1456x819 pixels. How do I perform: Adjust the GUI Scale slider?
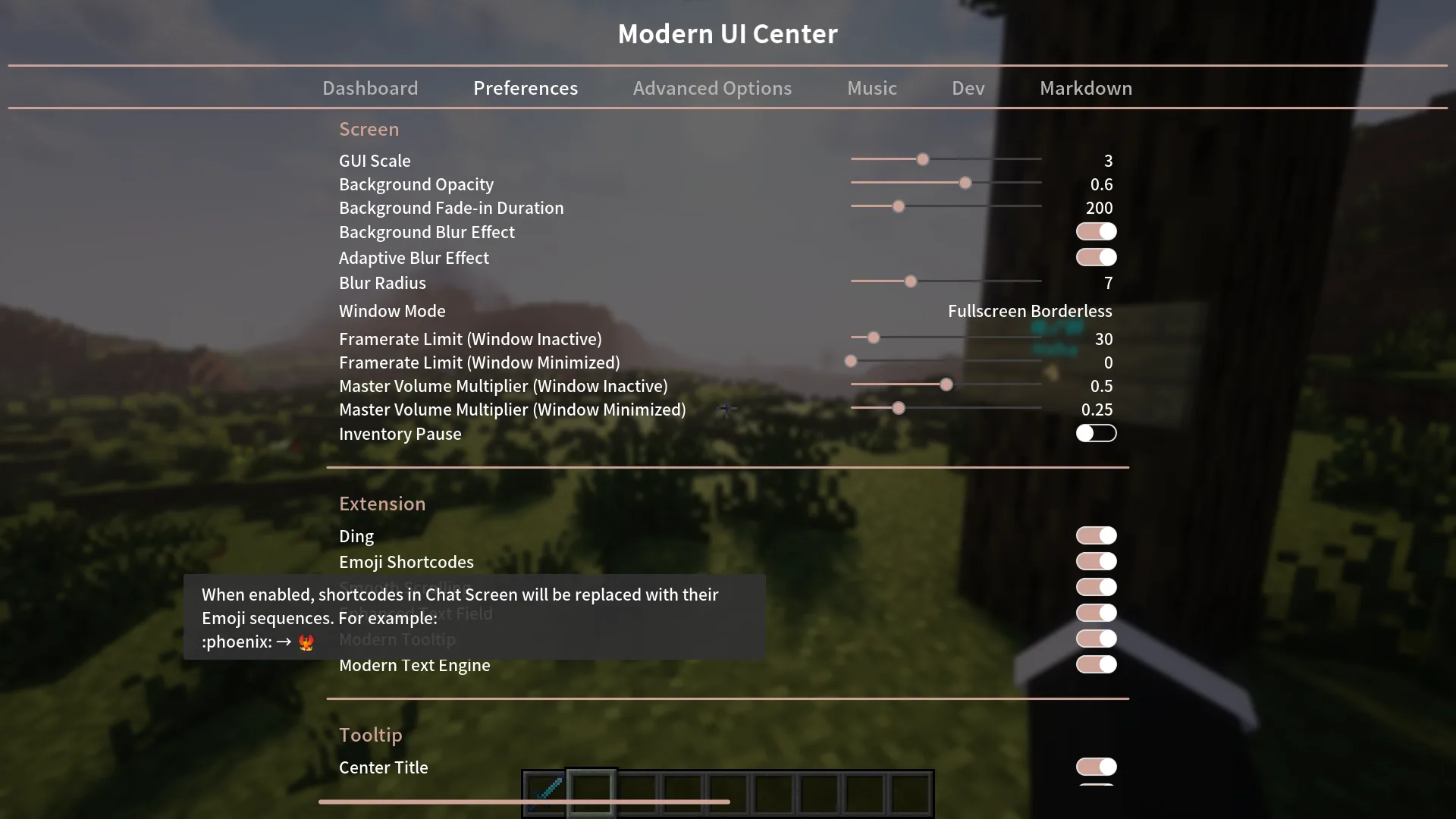click(922, 159)
